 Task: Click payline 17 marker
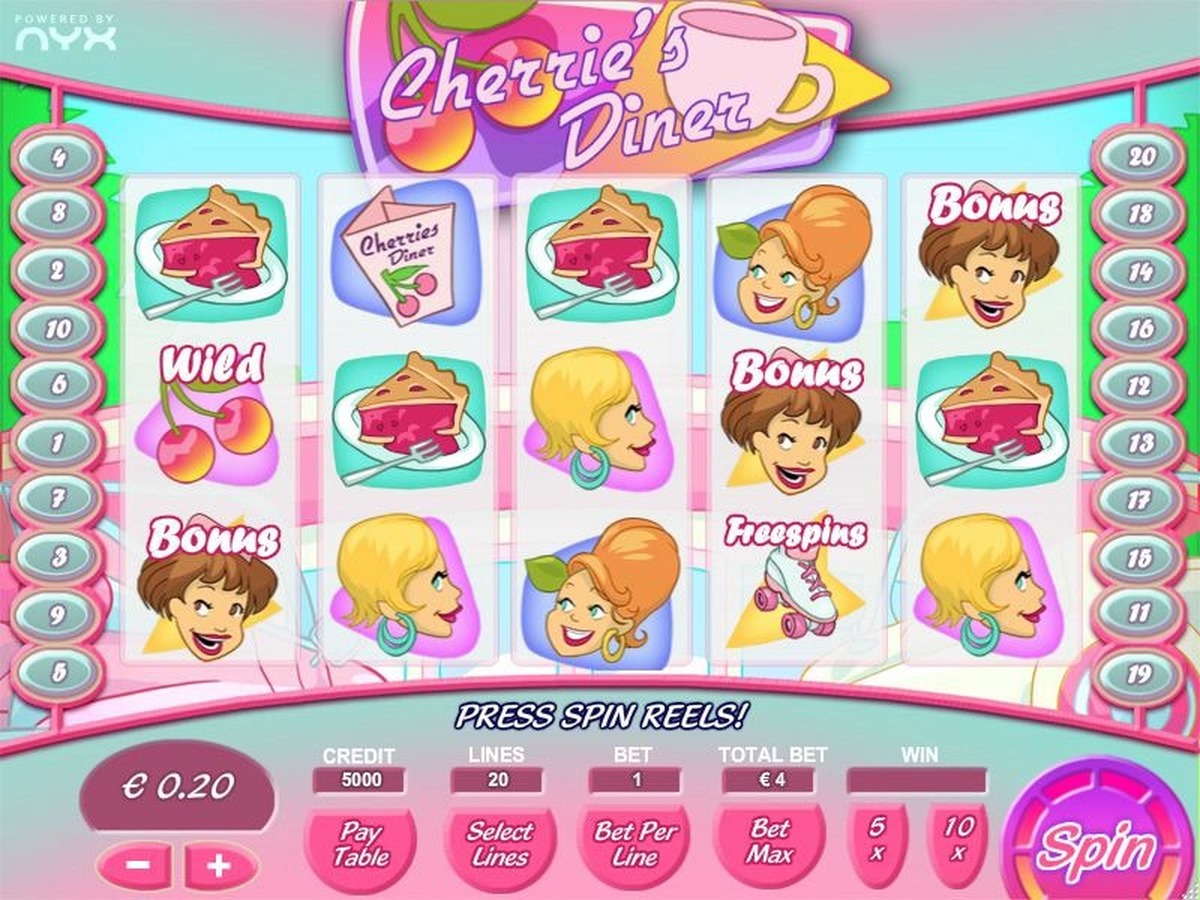tap(1140, 497)
